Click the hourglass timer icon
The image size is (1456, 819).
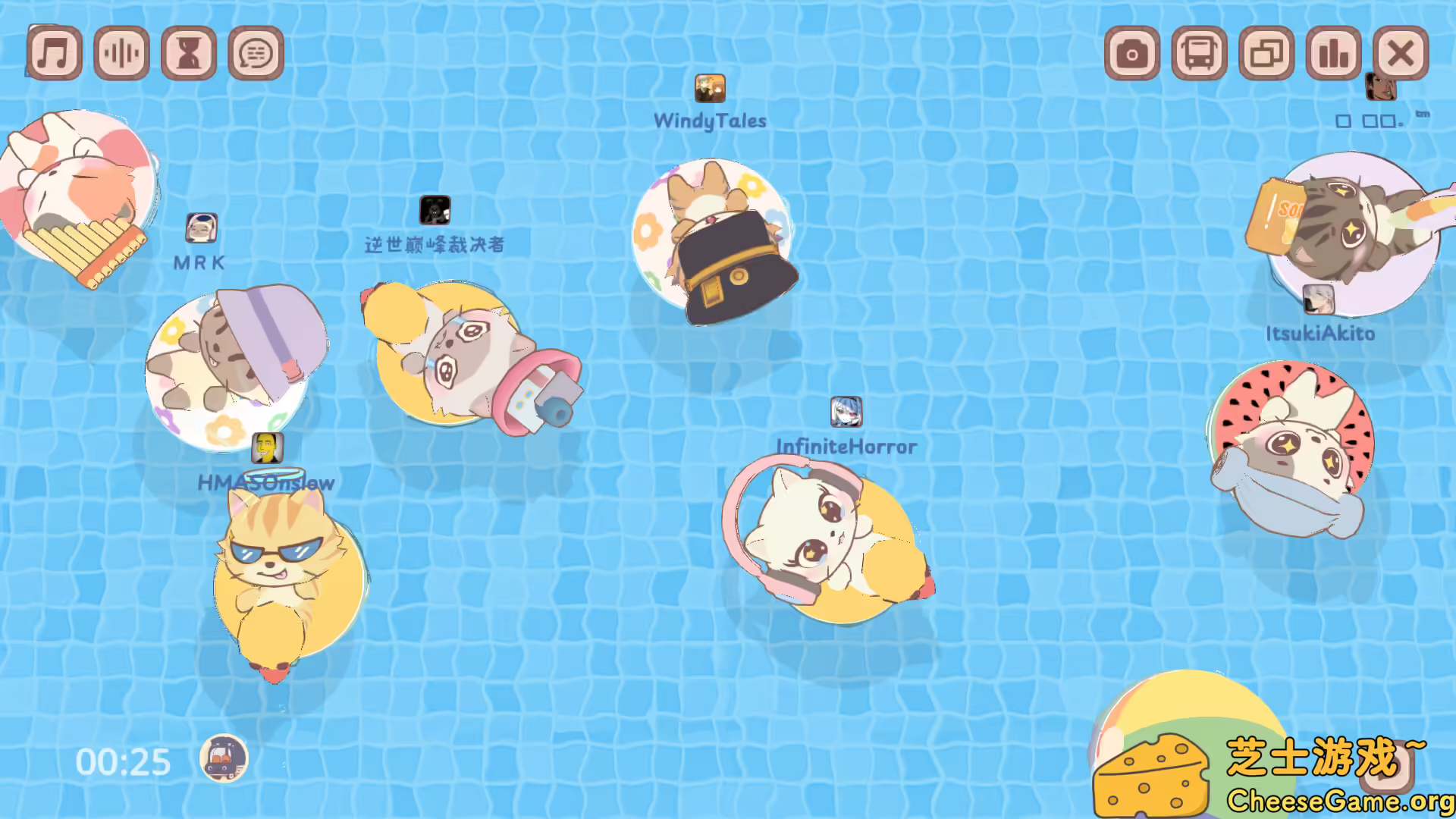point(189,53)
